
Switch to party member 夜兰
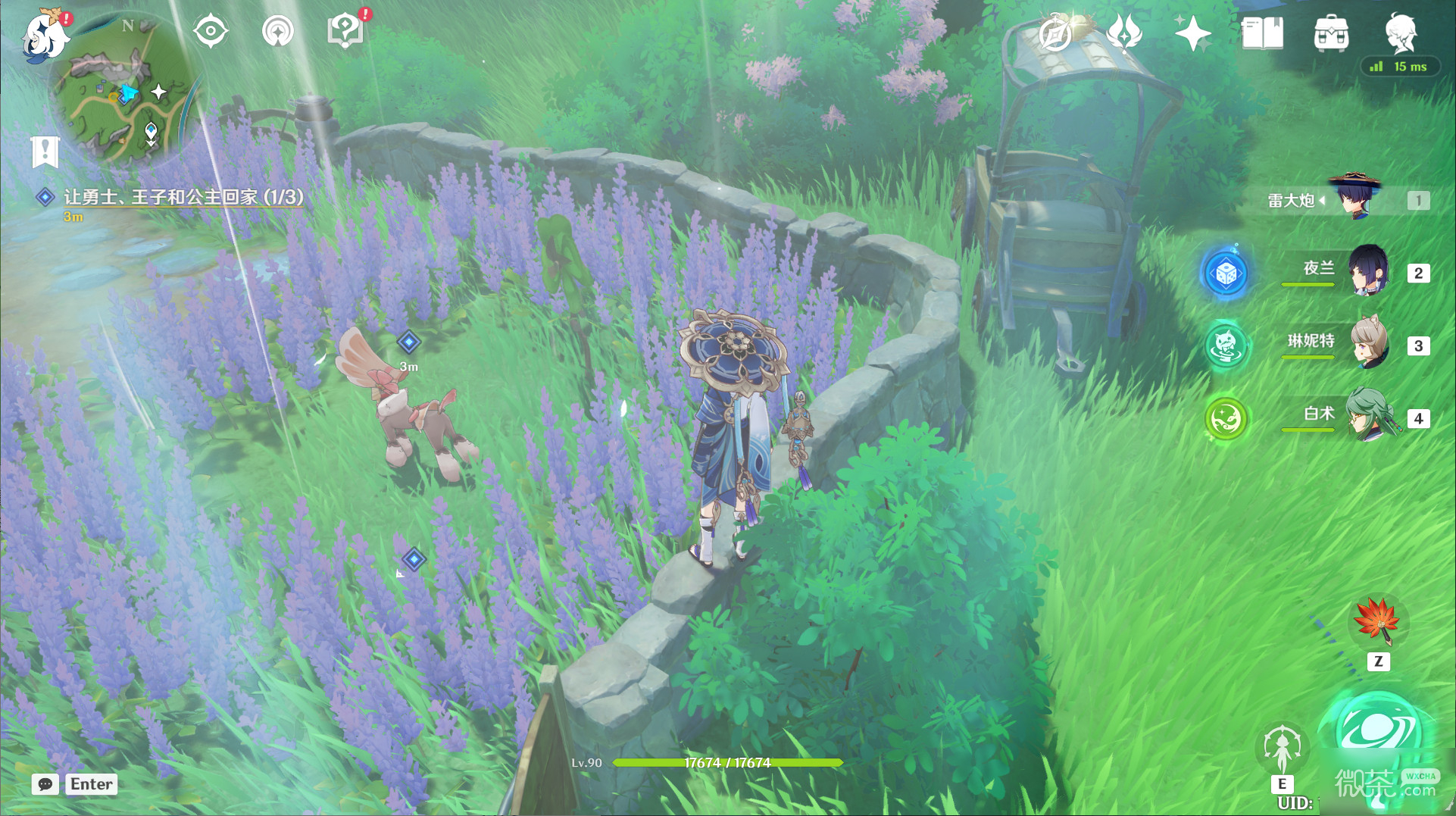click(1367, 271)
